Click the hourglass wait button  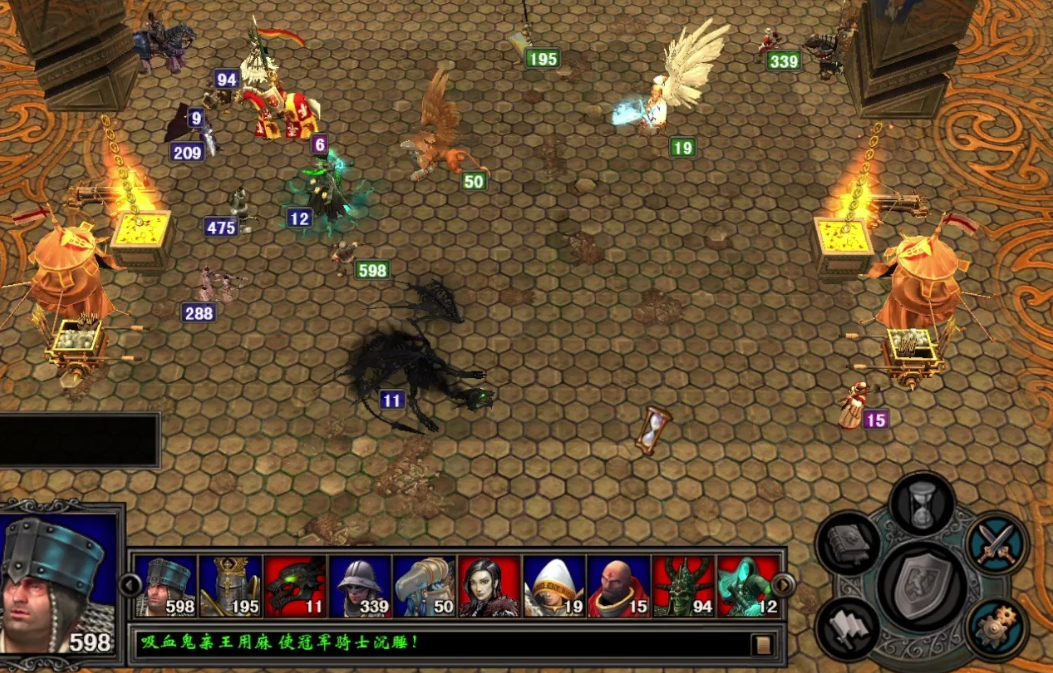pyautogui.click(x=921, y=502)
